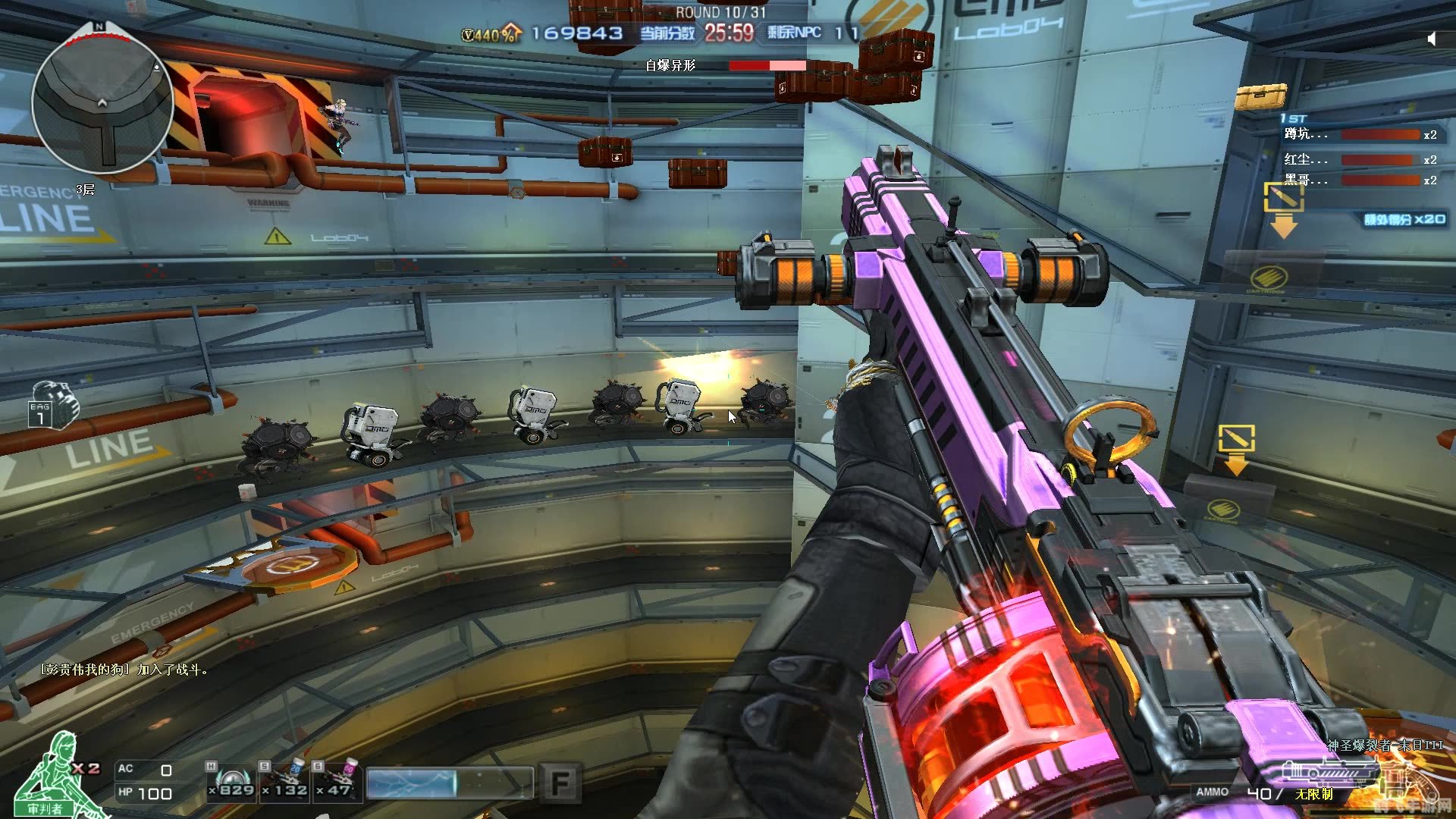Select the blue 20 potion slot x132
This screenshot has width=1456, height=819.
(285, 782)
